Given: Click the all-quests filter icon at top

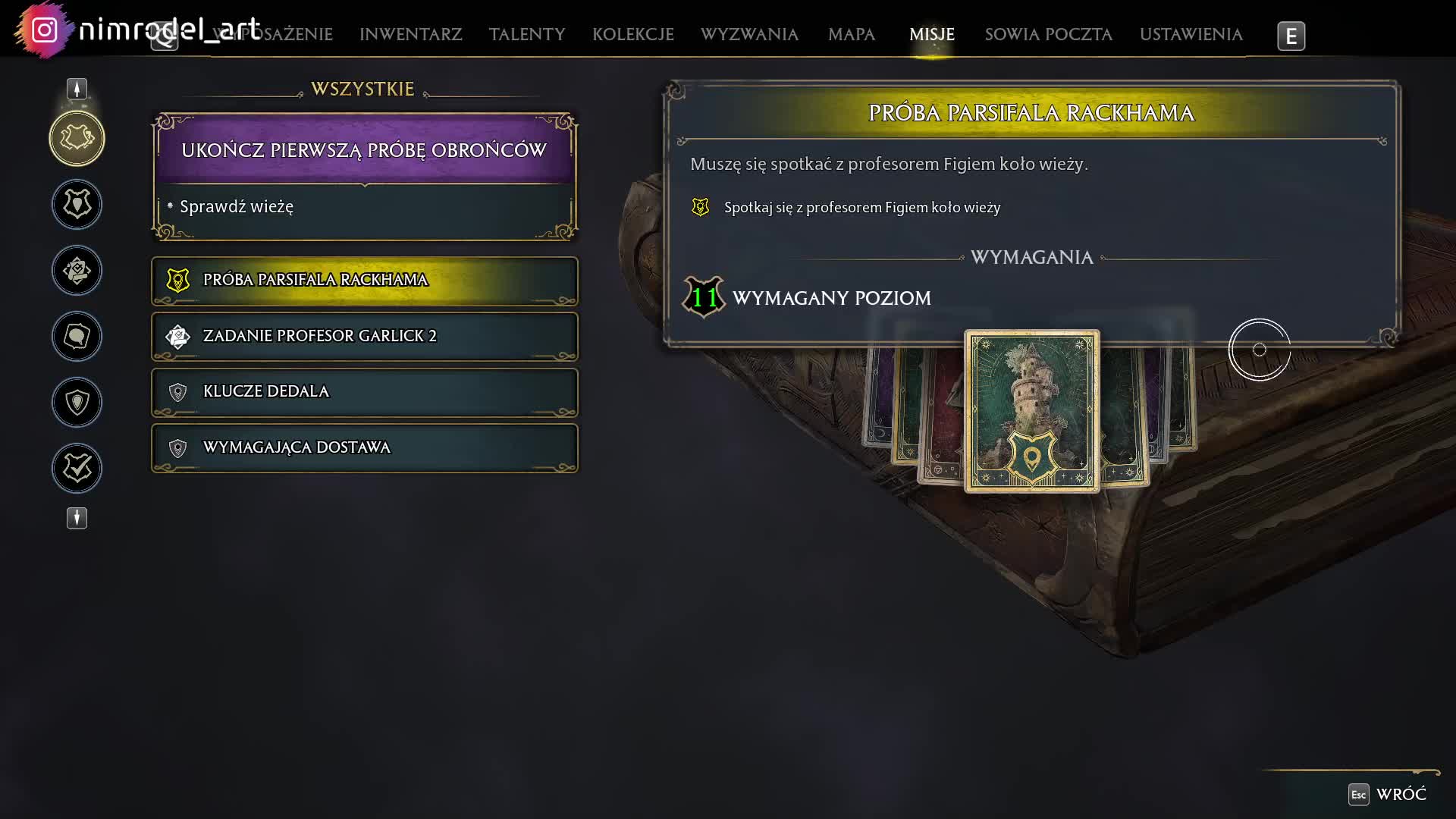Looking at the screenshot, I should pos(77,138).
